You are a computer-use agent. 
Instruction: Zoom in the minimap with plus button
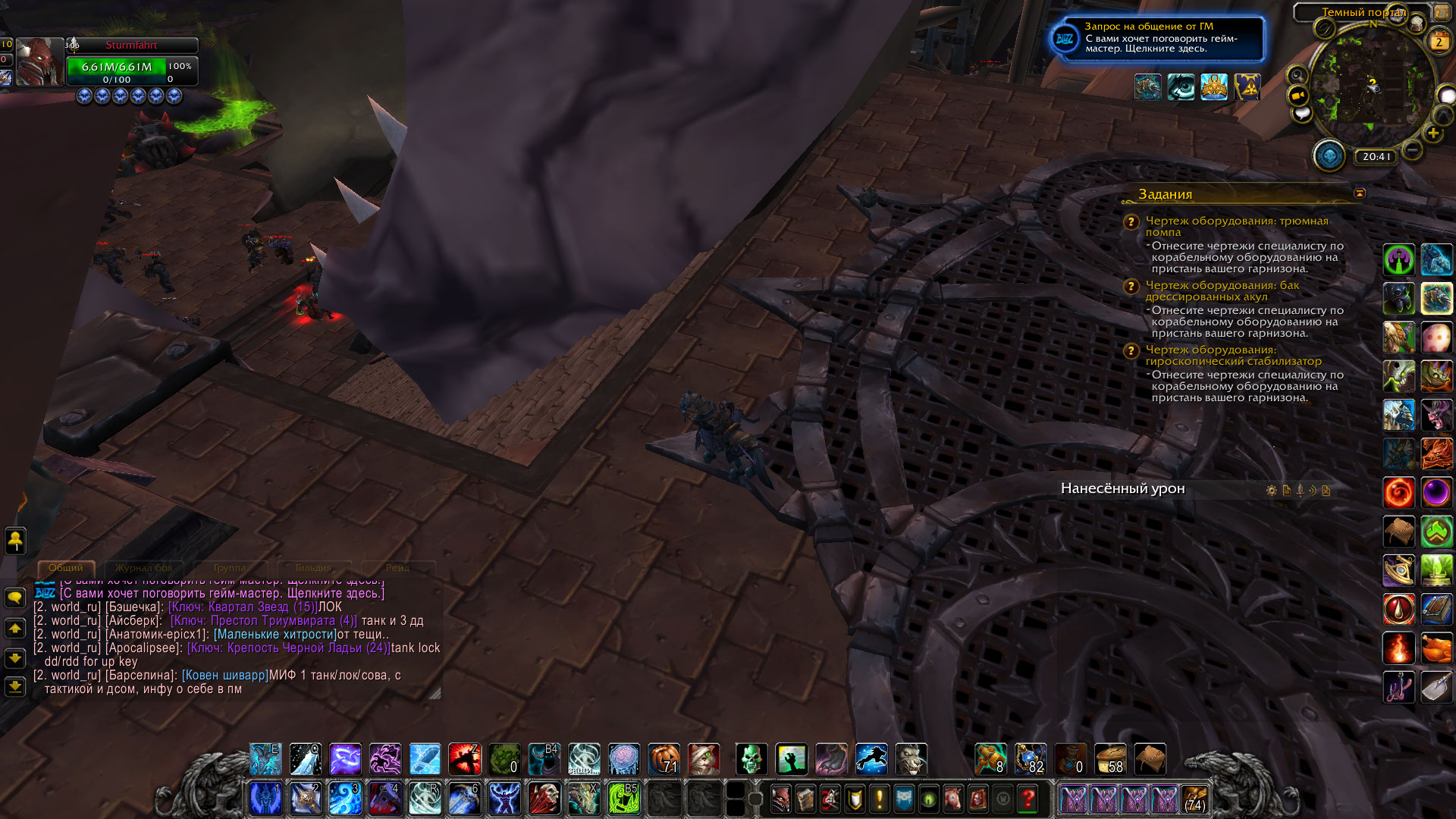point(1432,133)
